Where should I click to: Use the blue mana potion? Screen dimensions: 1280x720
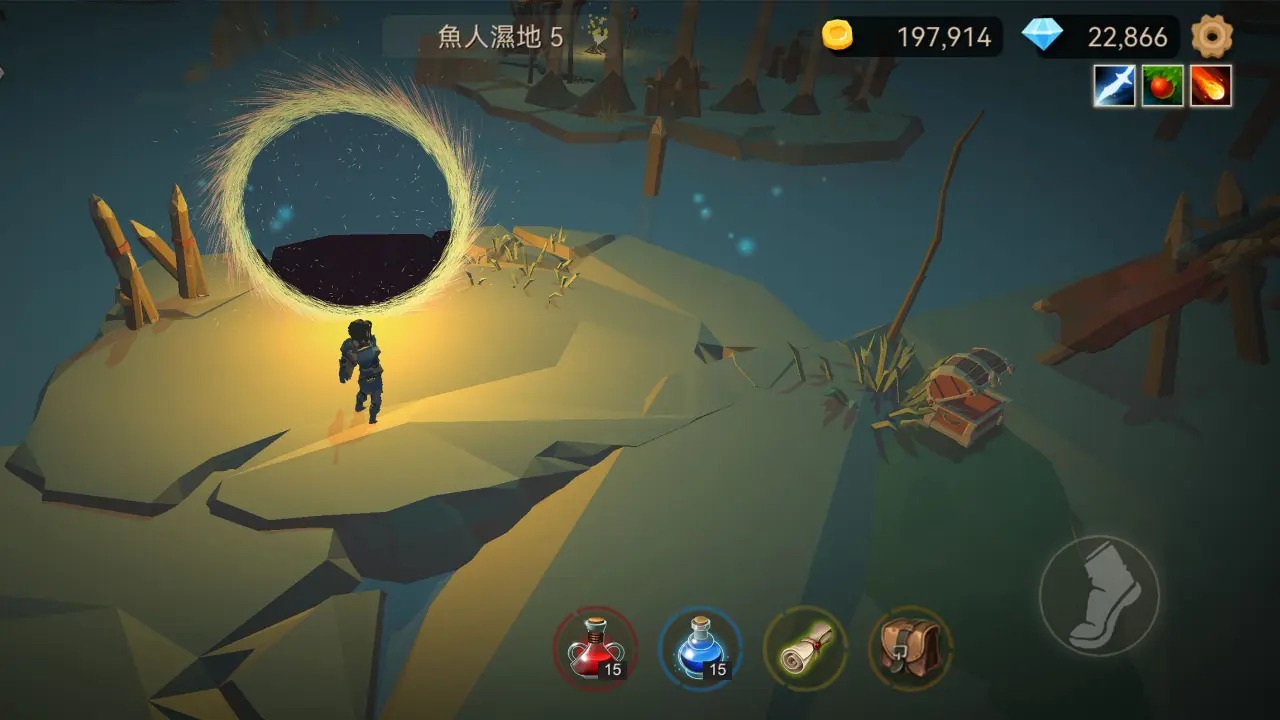699,650
